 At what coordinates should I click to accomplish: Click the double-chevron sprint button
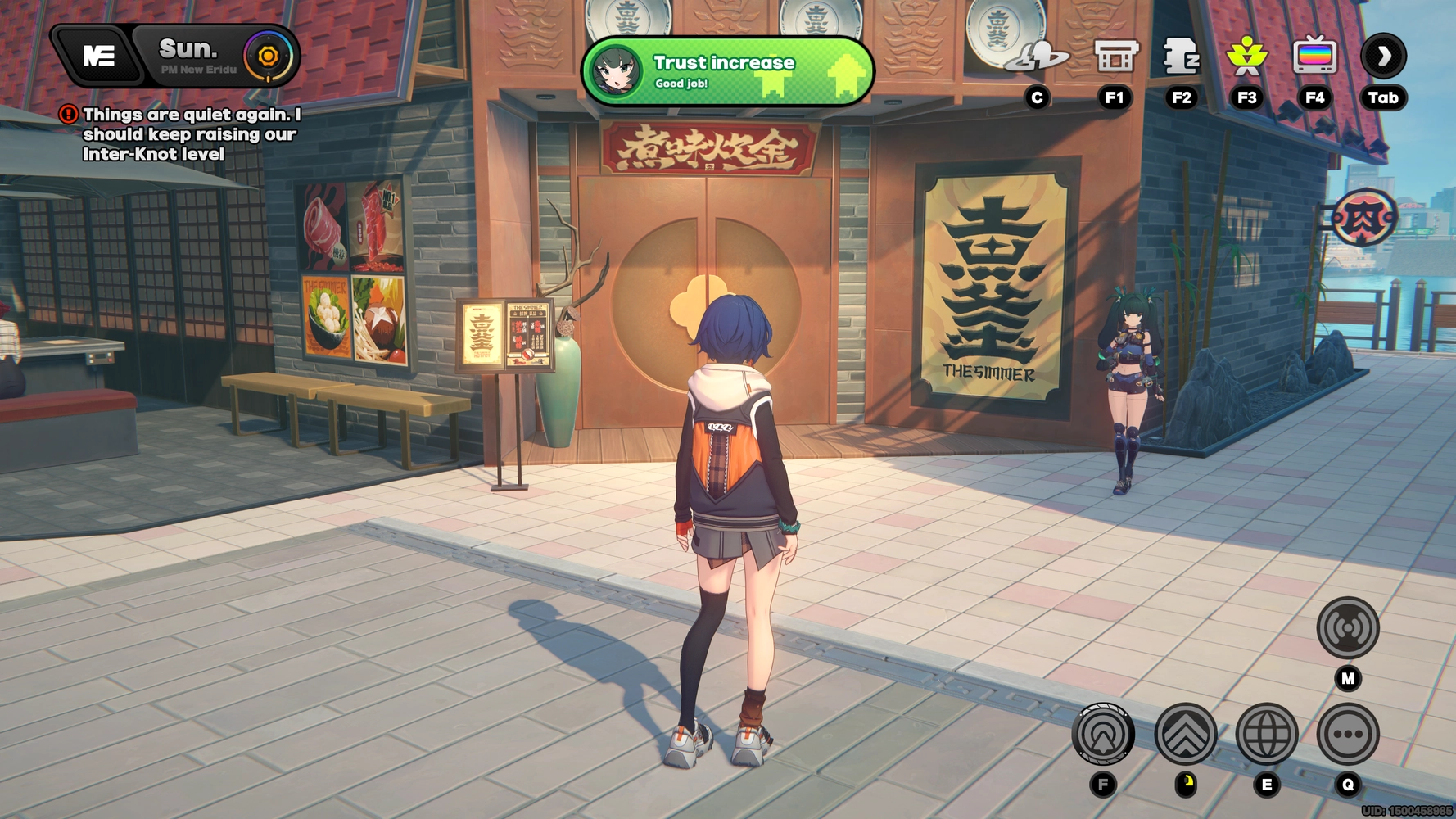tap(1185, 734)
